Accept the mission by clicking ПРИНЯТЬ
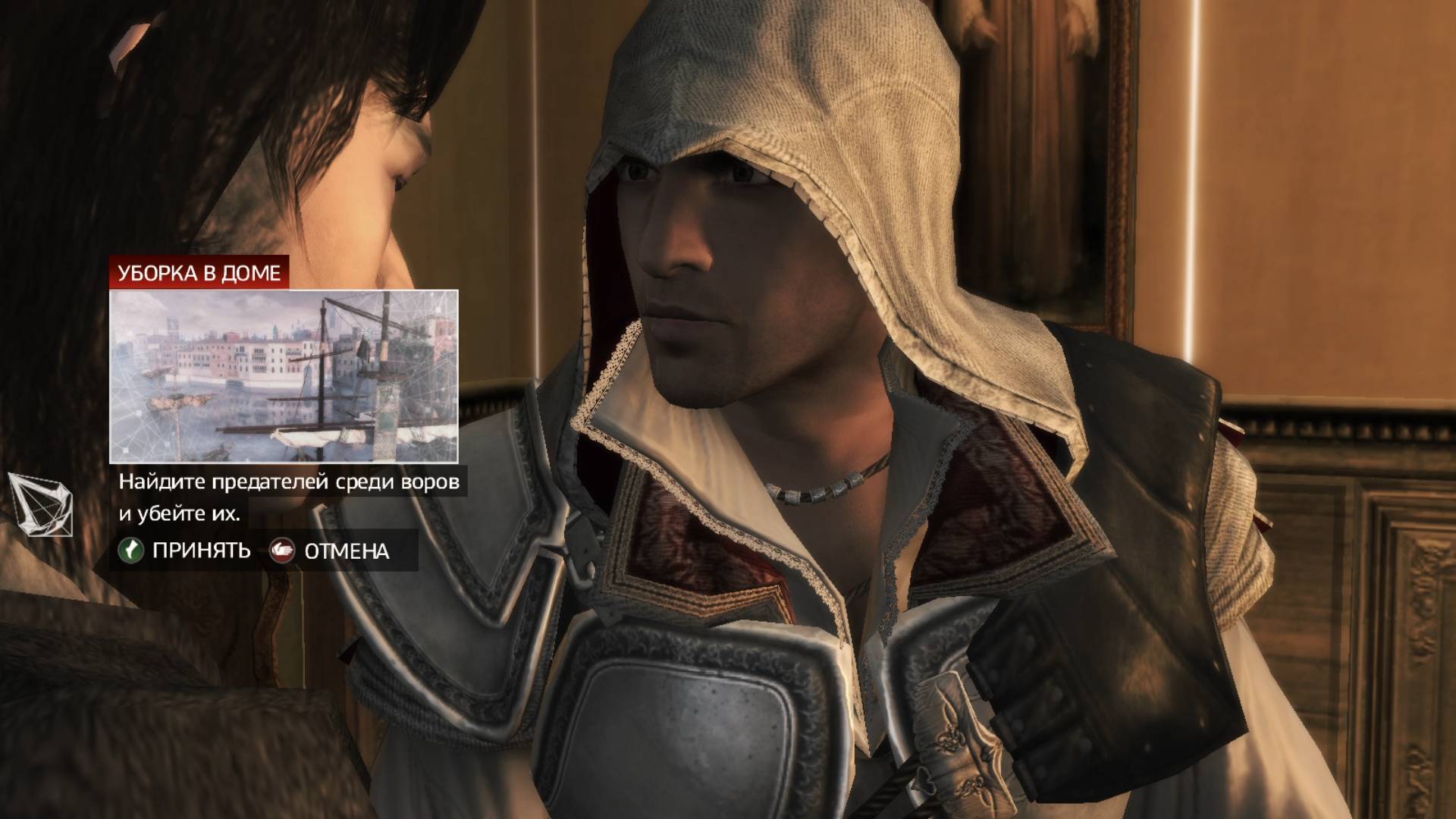The width and height of the screenshot is (1456, 819). tap(201, 551)
